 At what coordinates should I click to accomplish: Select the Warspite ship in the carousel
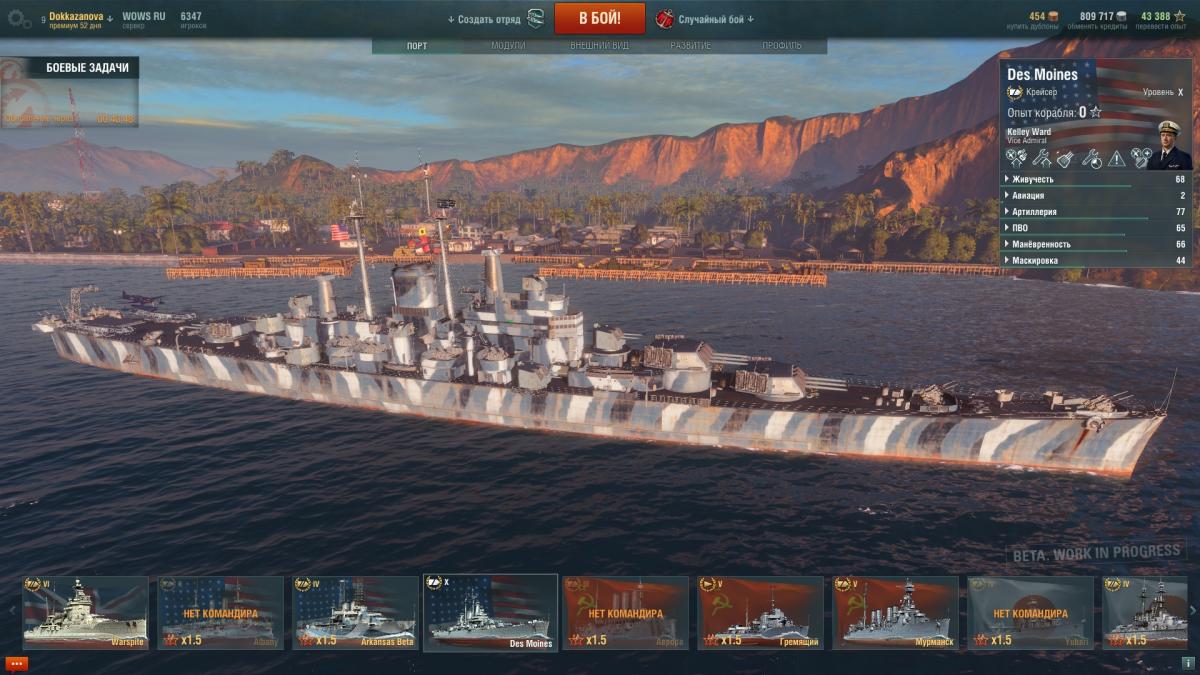tap(85, 612)
